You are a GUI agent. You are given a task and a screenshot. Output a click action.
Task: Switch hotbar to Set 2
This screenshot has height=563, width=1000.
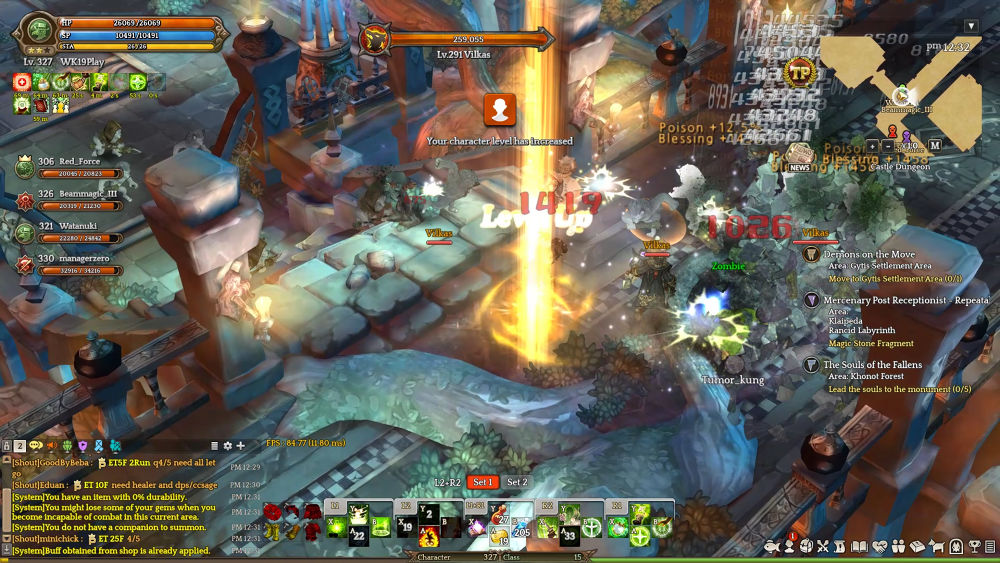pos(517,482)
